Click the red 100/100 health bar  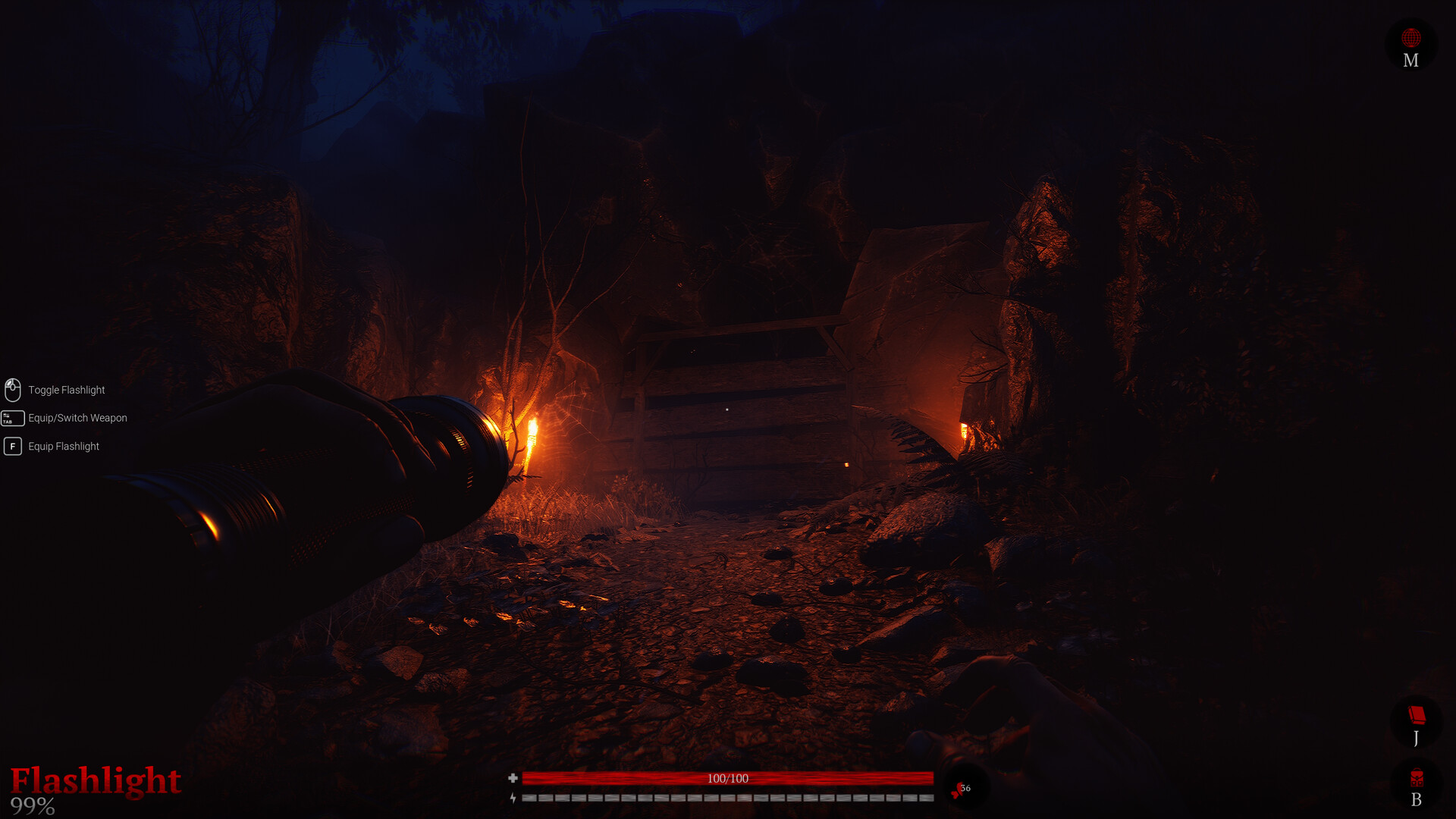point(728,777)
